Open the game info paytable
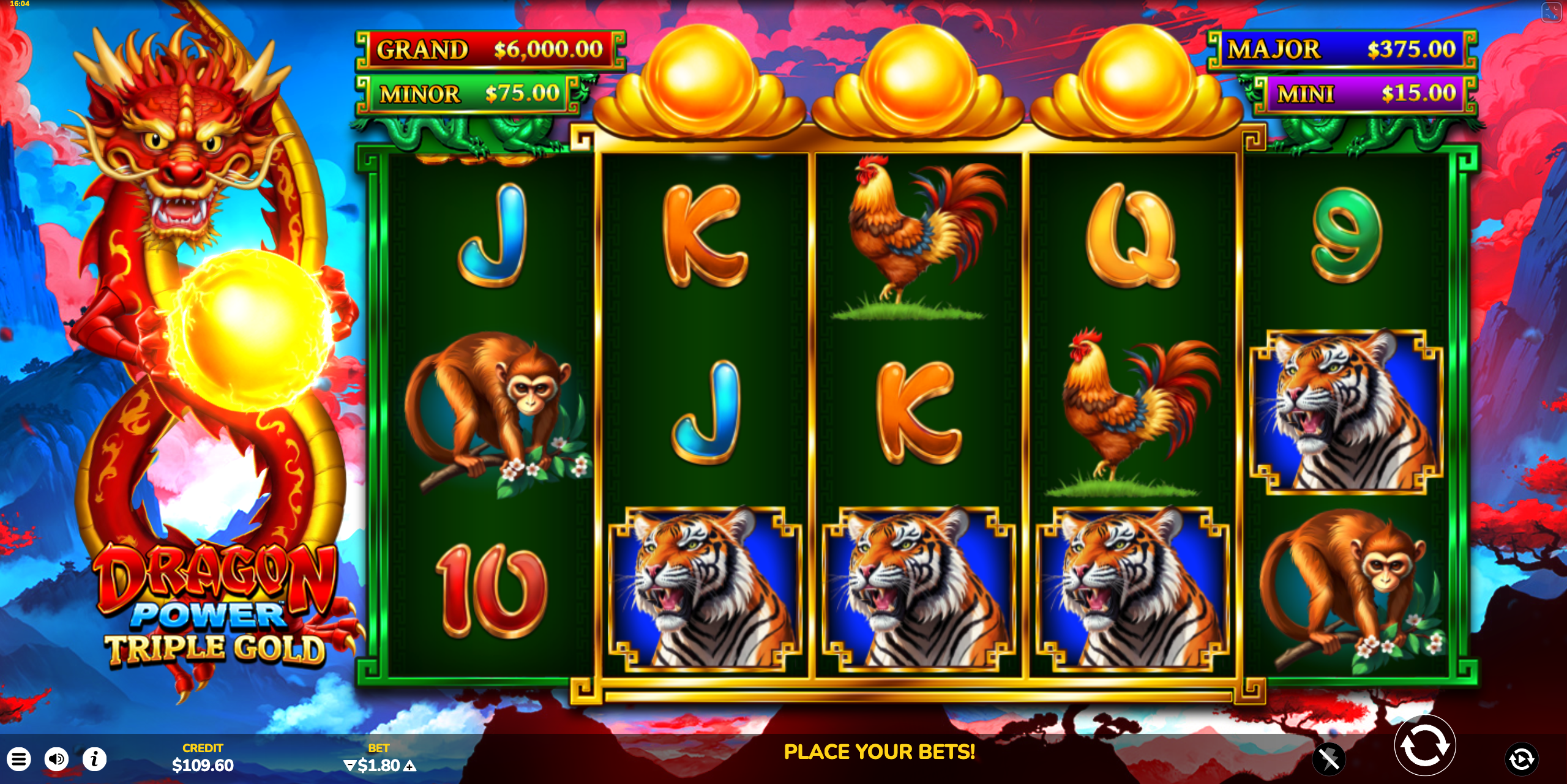This screenshot has width=1567, height=784. pyautogui.click(x=94, y=760)
